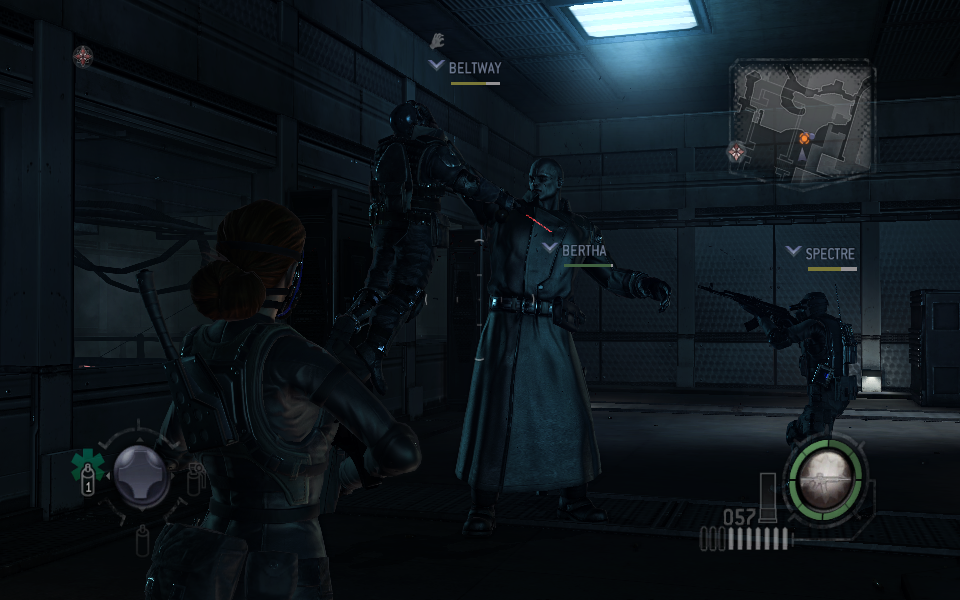
Task: Click the equipped assault rifle icon
Action: point(825,478)
